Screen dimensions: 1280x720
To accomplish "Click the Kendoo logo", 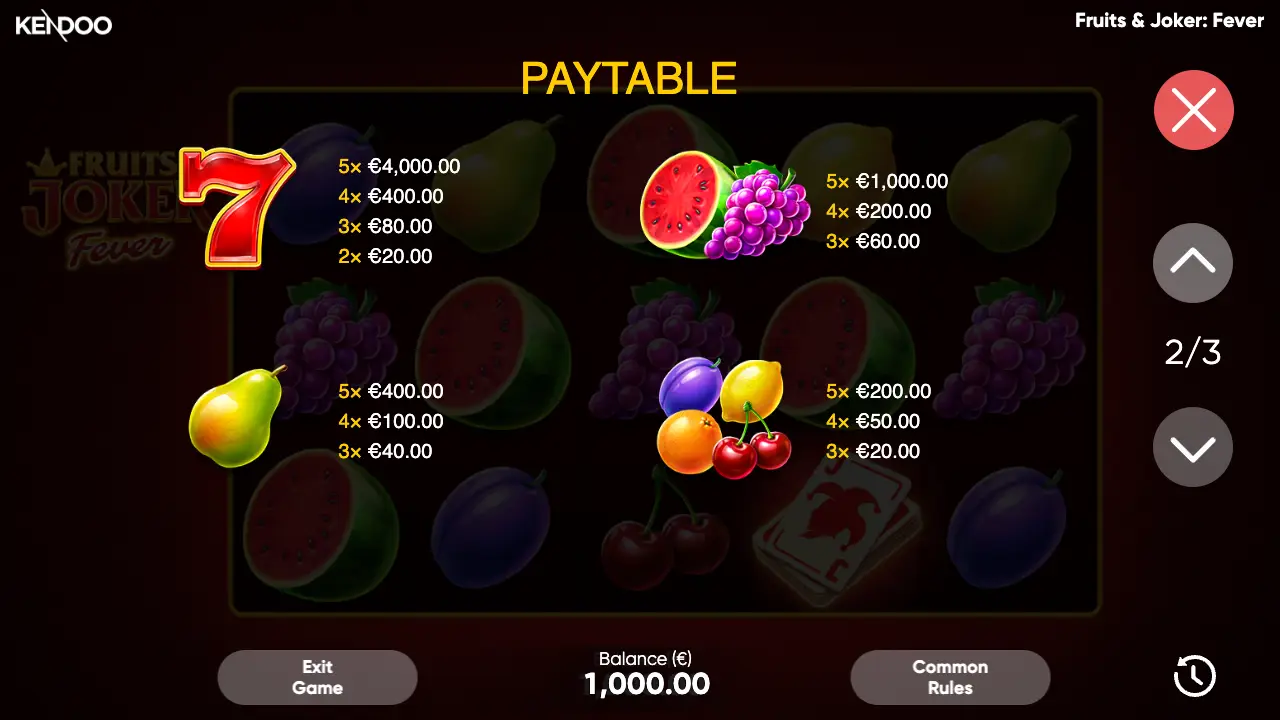I will pos(62,25).
